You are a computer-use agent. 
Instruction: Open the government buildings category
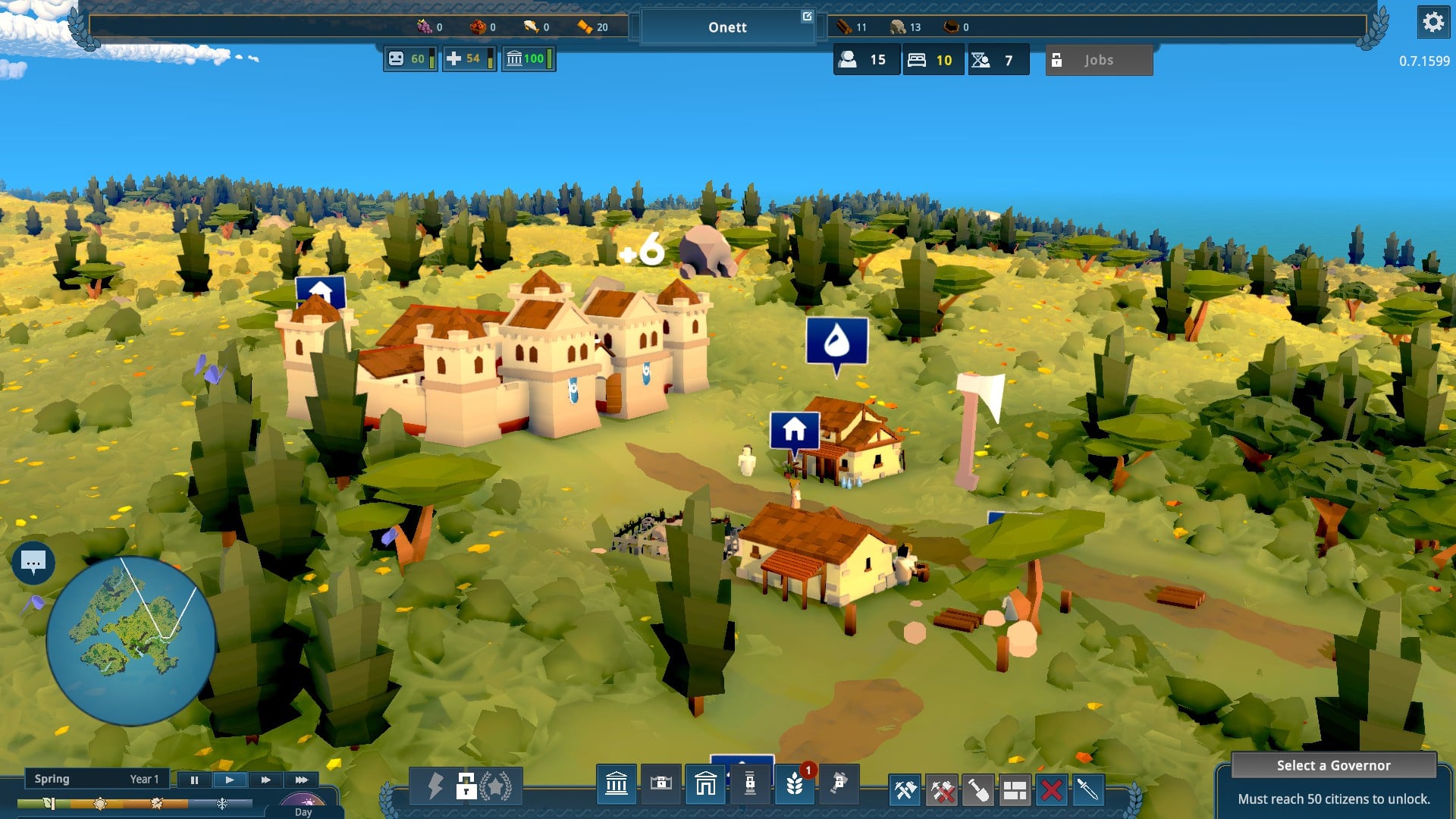[617, 784]
